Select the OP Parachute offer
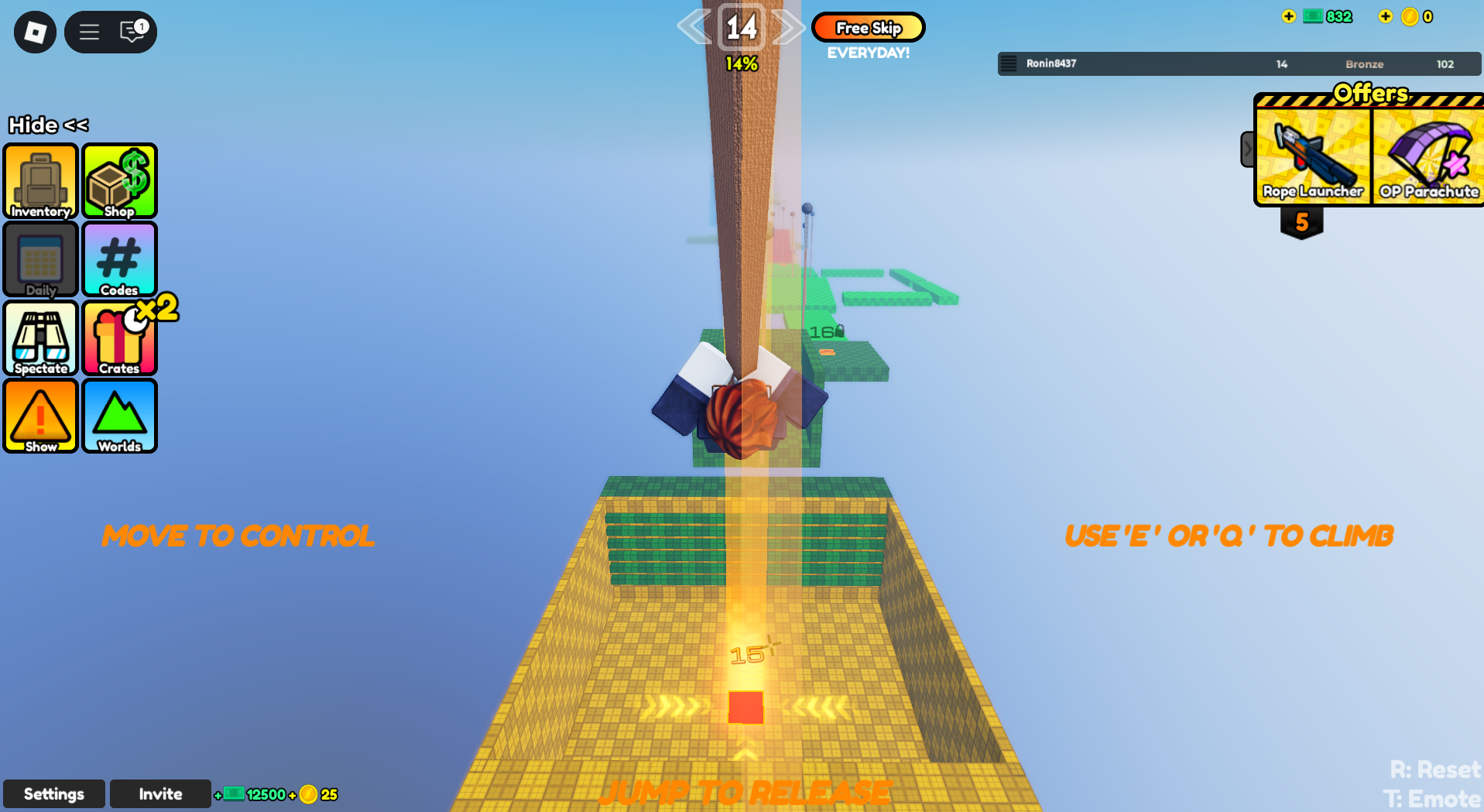Screen dimensions: 1484x812 pyautogui.click(x=1428, y=156)
